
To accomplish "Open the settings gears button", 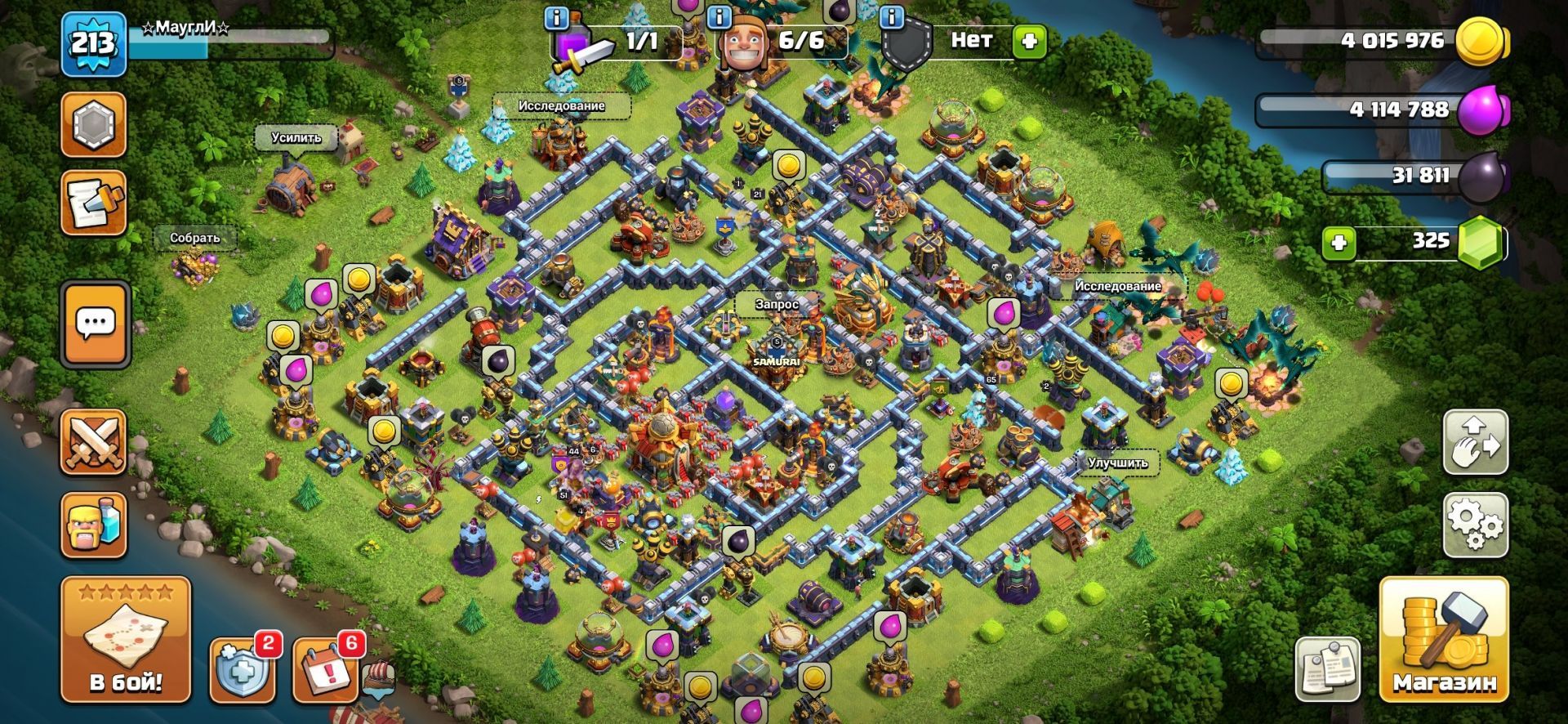I will pos(1475,524).
